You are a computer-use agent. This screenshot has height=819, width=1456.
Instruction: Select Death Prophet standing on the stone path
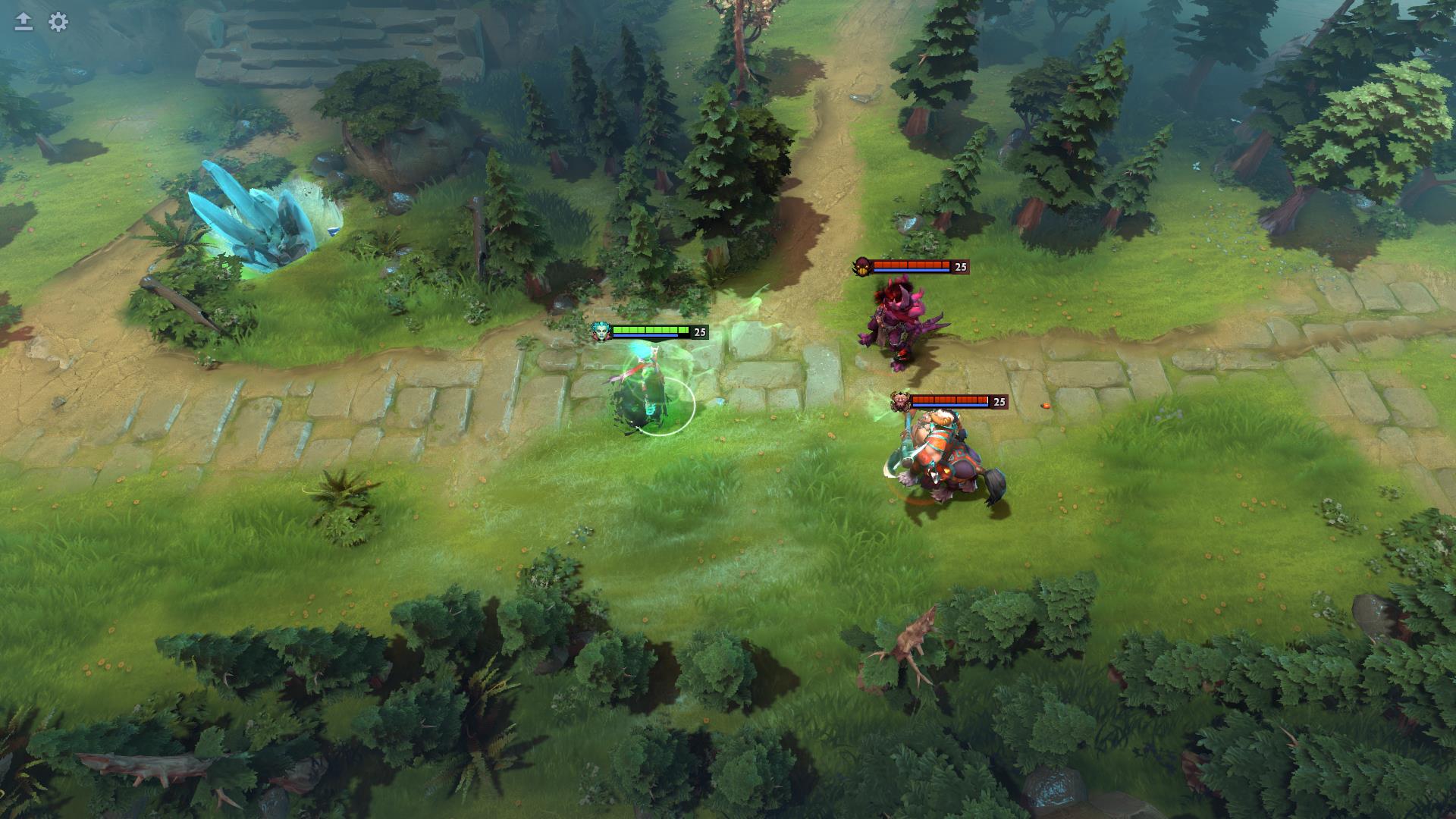645,387
